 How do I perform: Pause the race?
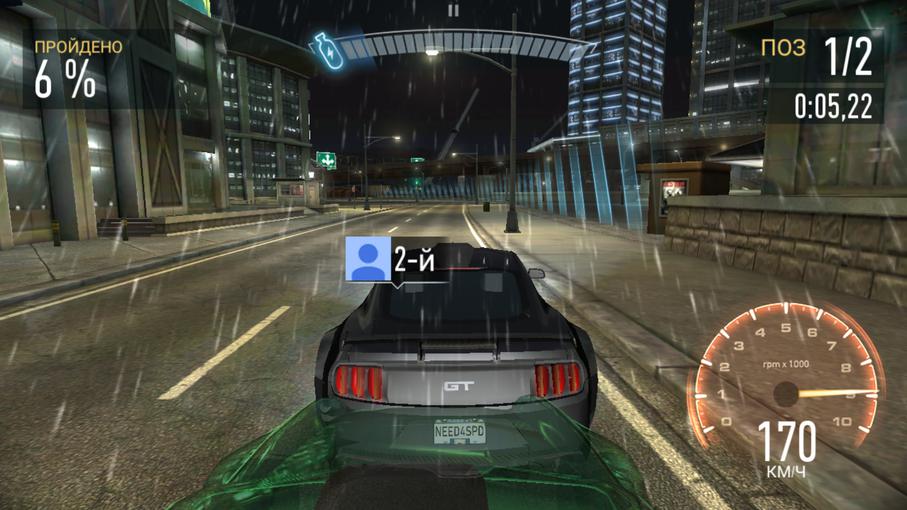tap(453, 11)
